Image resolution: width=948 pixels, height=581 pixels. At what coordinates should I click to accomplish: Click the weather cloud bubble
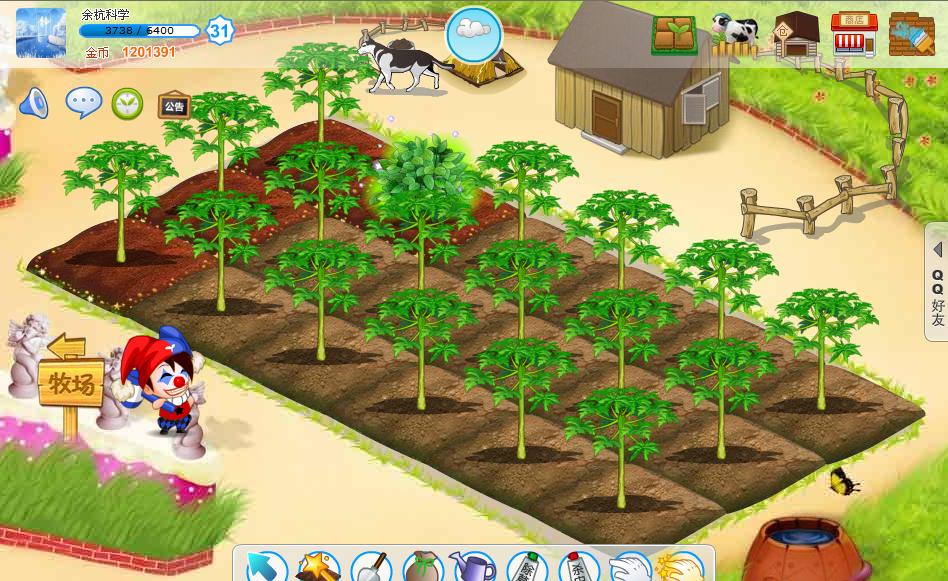pyautogui.click(x=472, y=32)
